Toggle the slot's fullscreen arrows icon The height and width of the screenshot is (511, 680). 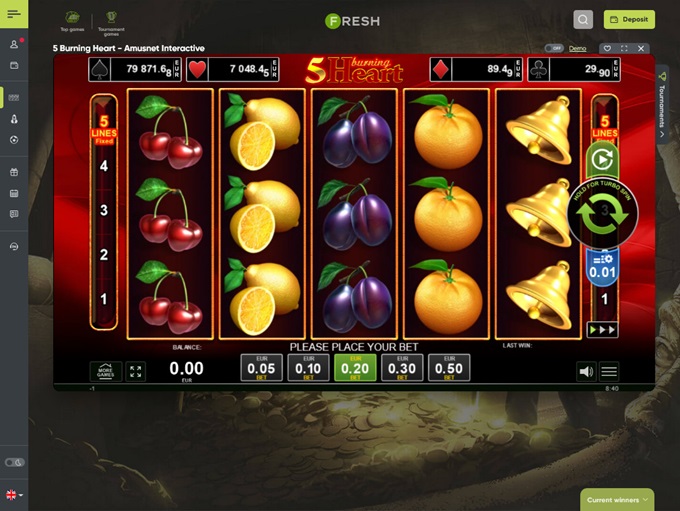136,371
